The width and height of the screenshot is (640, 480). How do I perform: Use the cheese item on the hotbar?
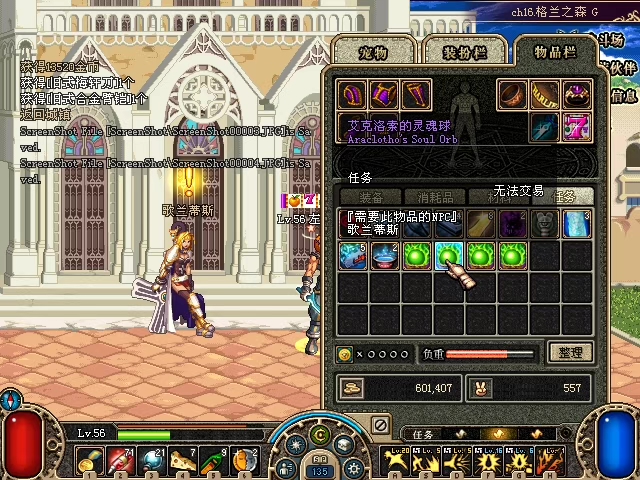pyautogui.click(x=183, y=461)
